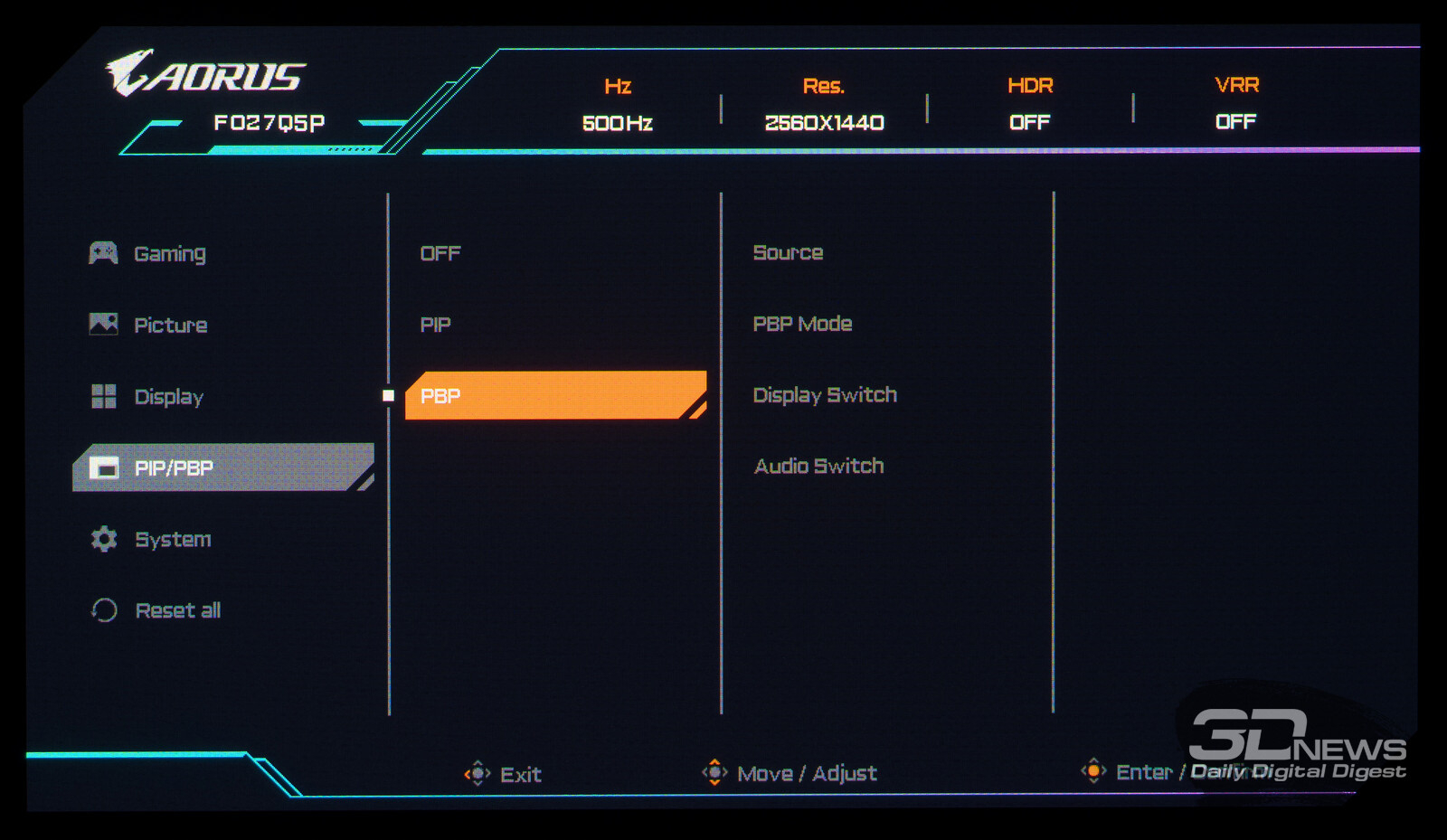Viewport: 1447px width, 840px height.
Task: Choose the PIP/PBP category
Action: pyautogui.click(x=173, y=467)
